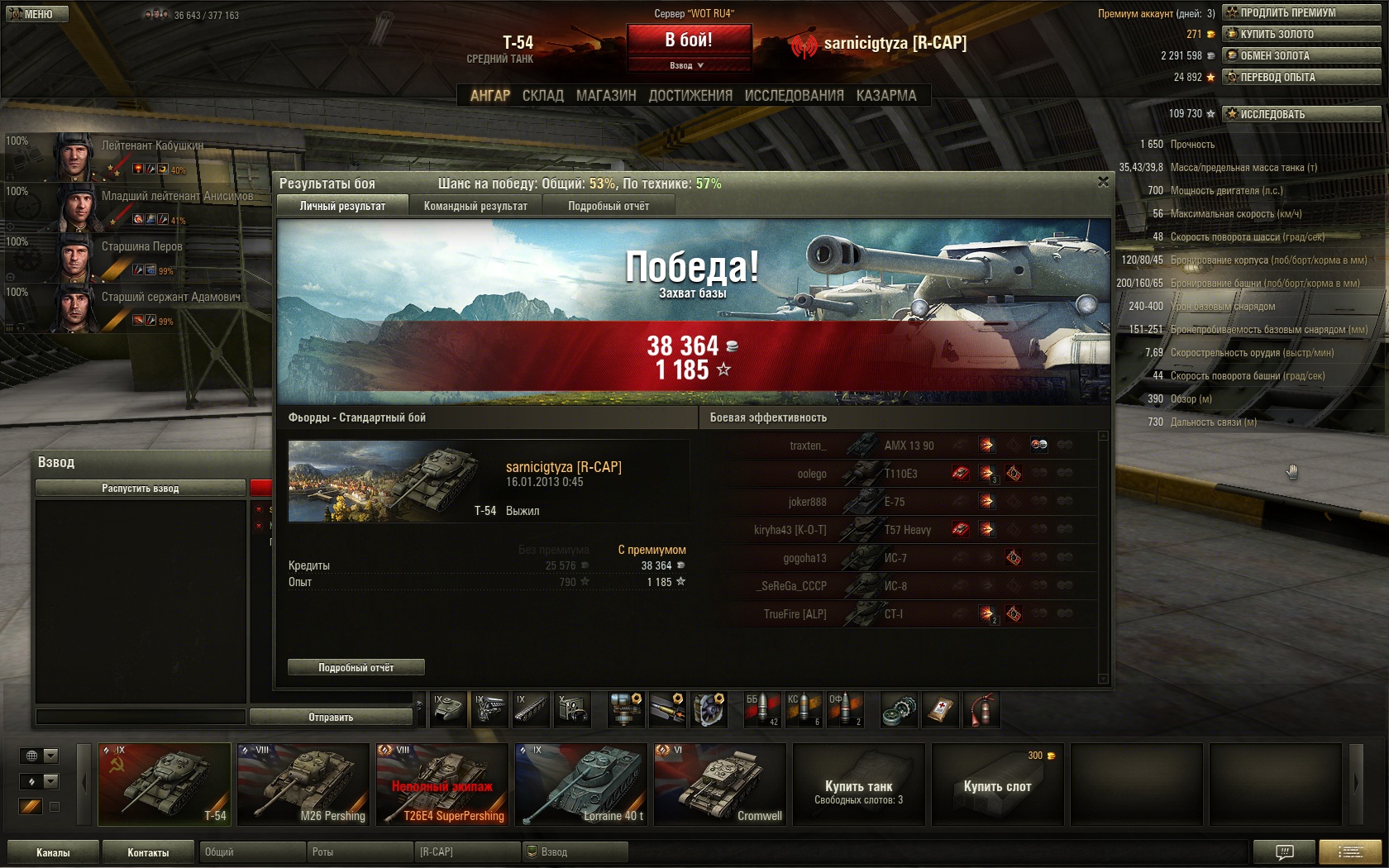Disband platoon with Распустить взвод
The image size is (1389, 868).
coord(140,488)
